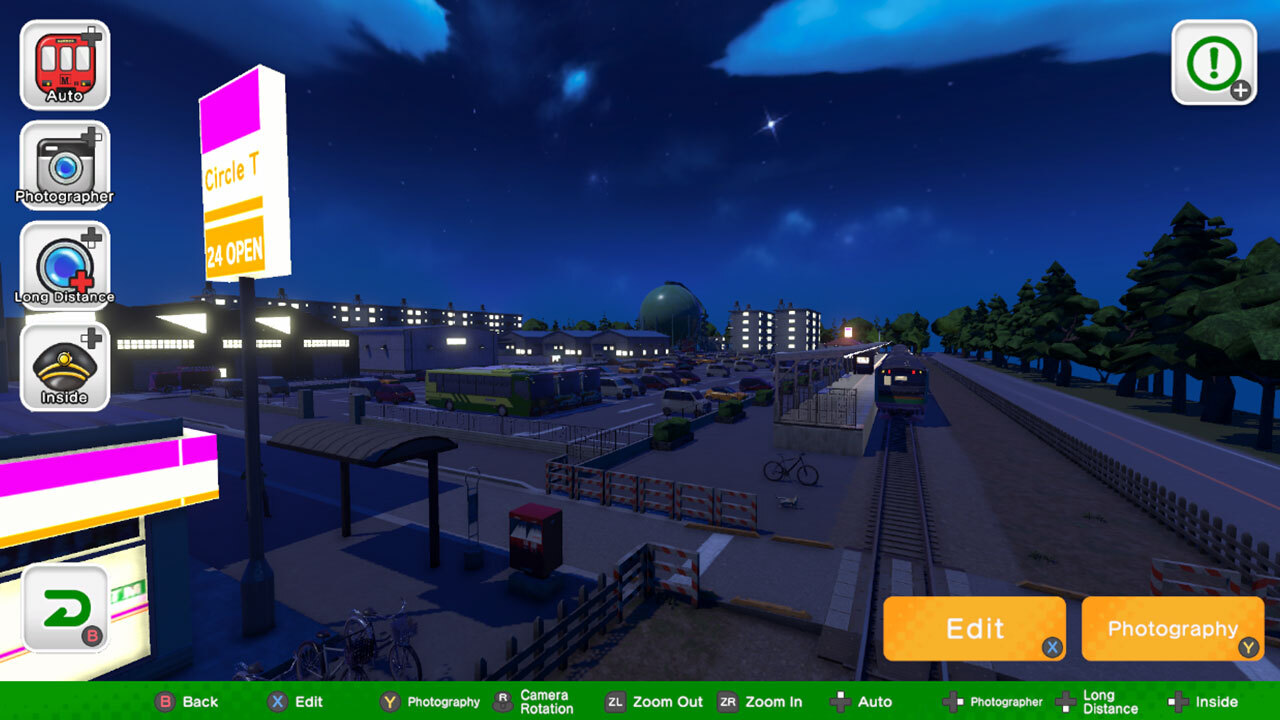This screenshot has height=720, width=1280.
Task: Select the Auto camera mode icon
Action: click(x=64, y=62)
